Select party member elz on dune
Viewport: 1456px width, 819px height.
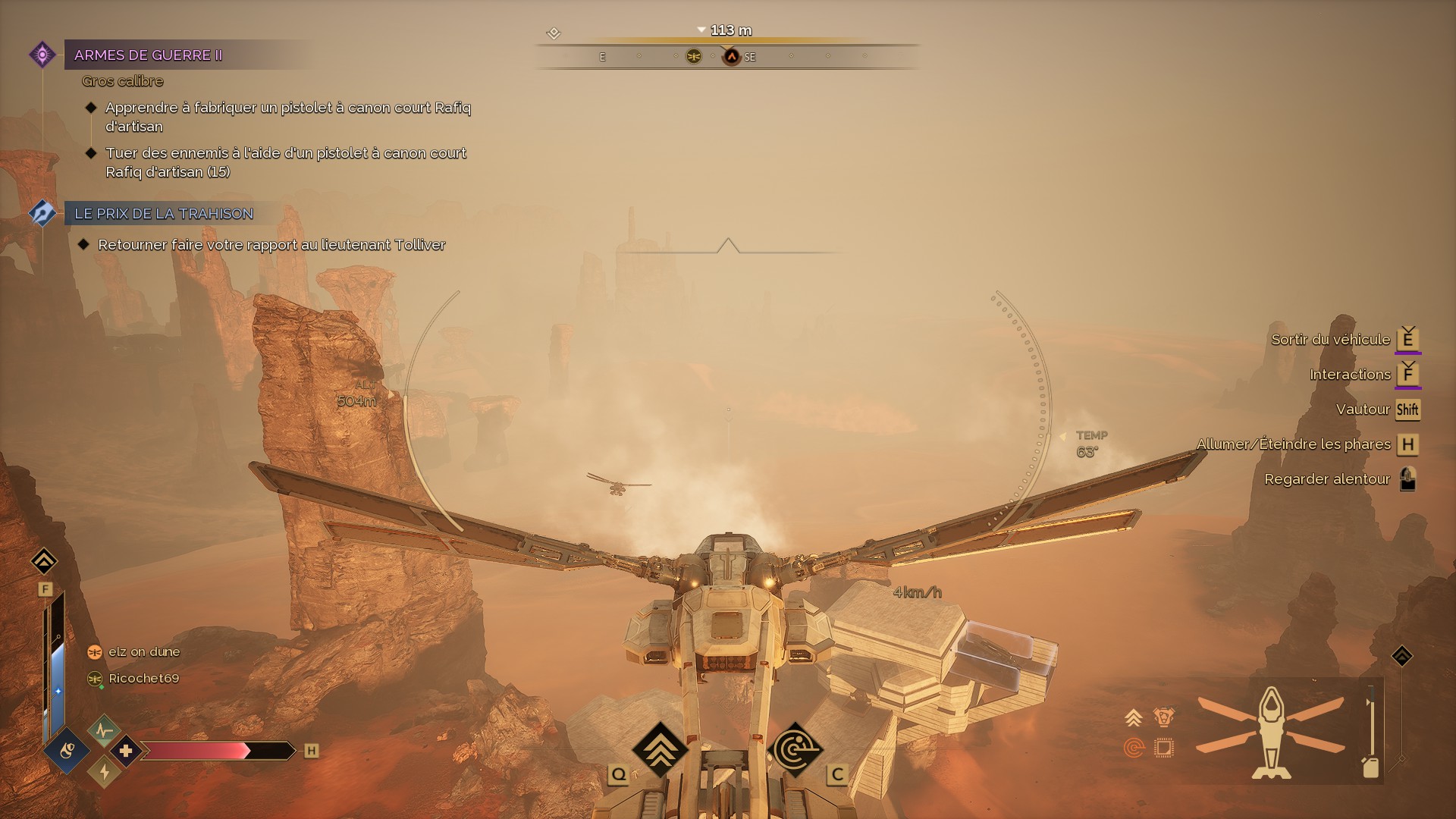pyautogui.click(x=143, y=652)
